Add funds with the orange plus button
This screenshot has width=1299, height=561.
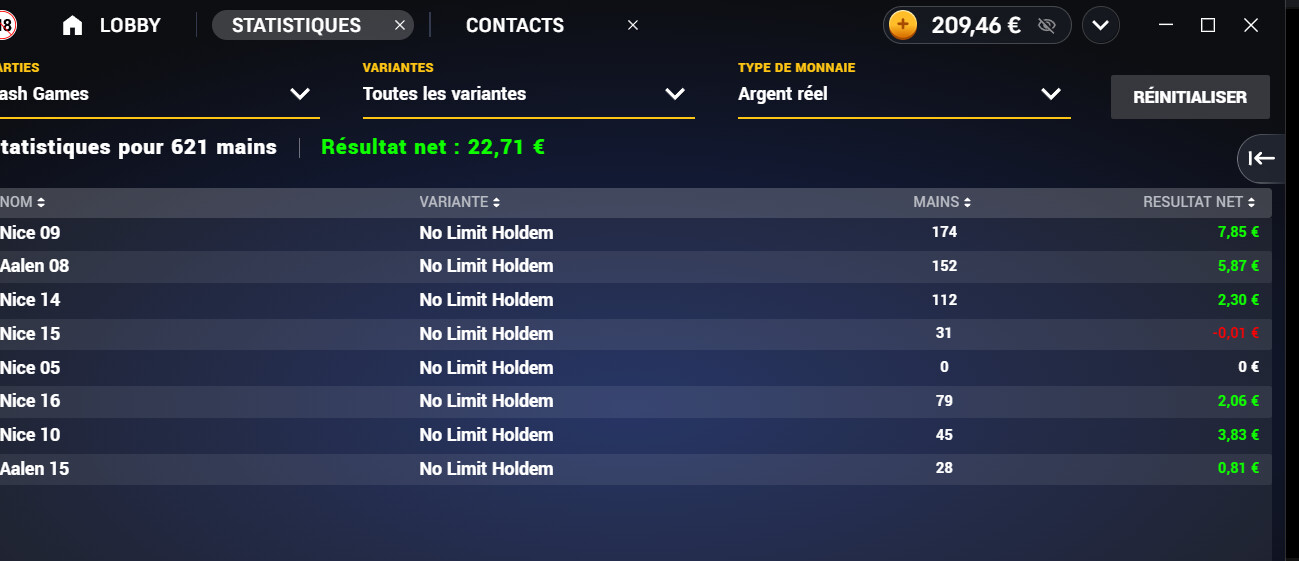click(x=903, y=26)
